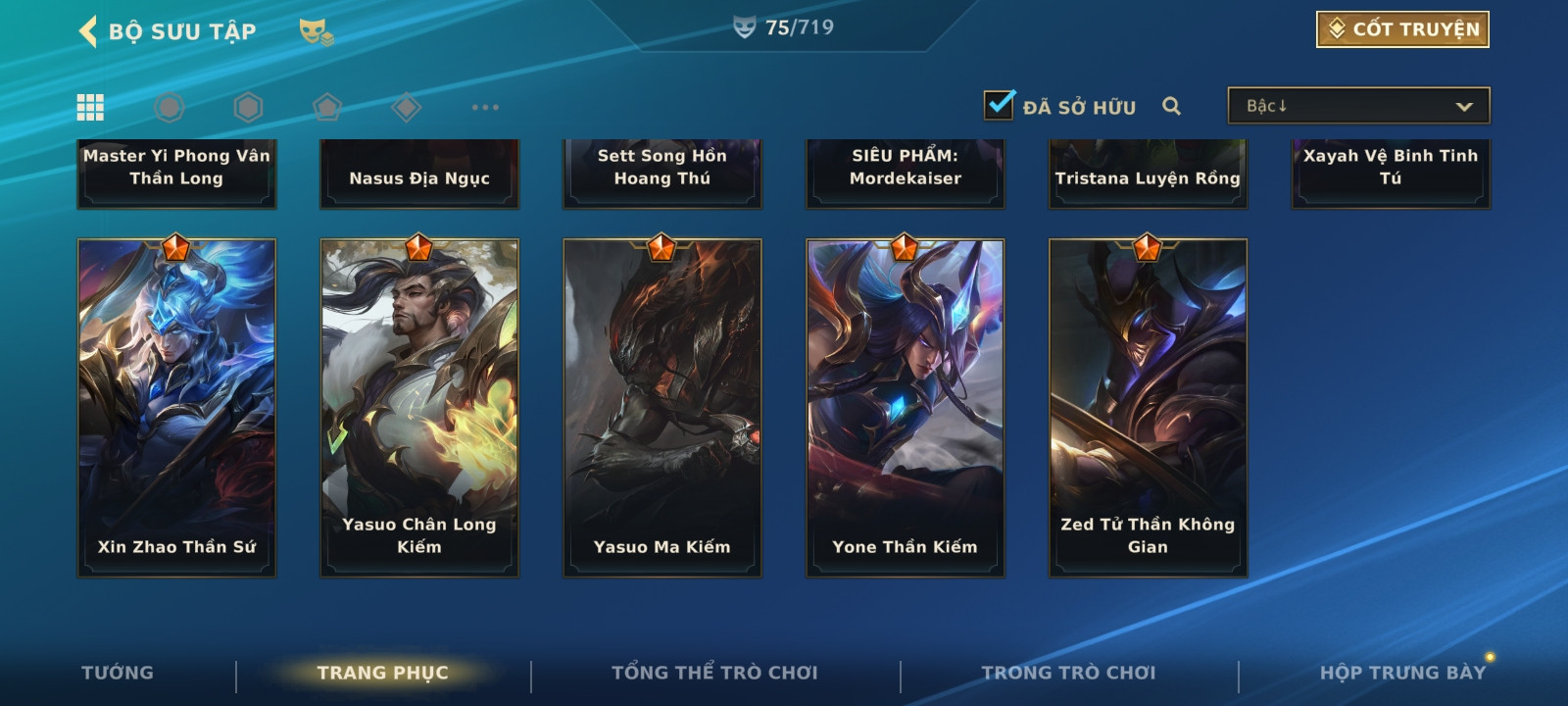Screen dimensions: 1568x706
Task: Open the Cốt Truyện button
Action: coord(1402,29)
